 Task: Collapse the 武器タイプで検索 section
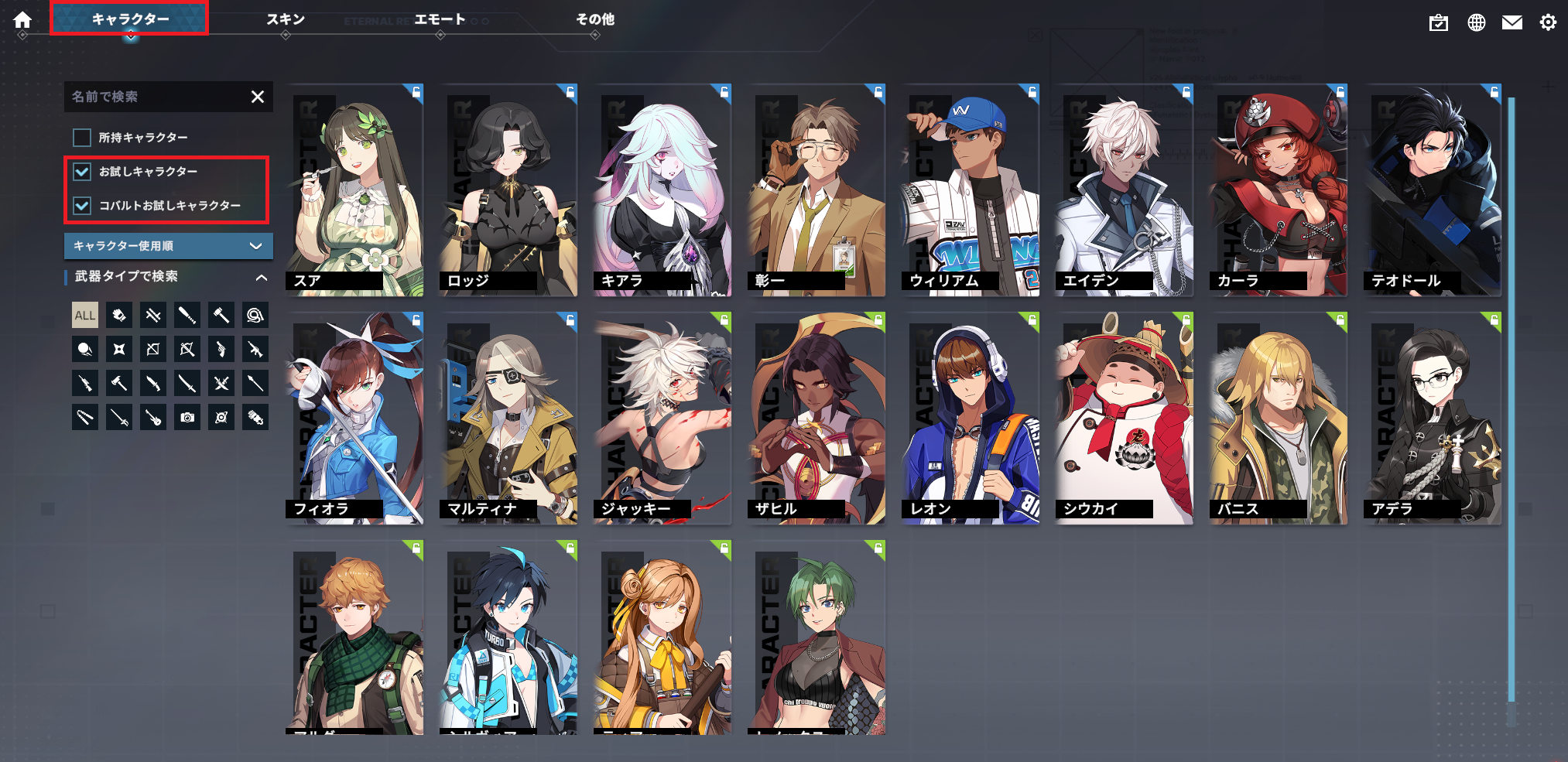[x=261, y=277]
